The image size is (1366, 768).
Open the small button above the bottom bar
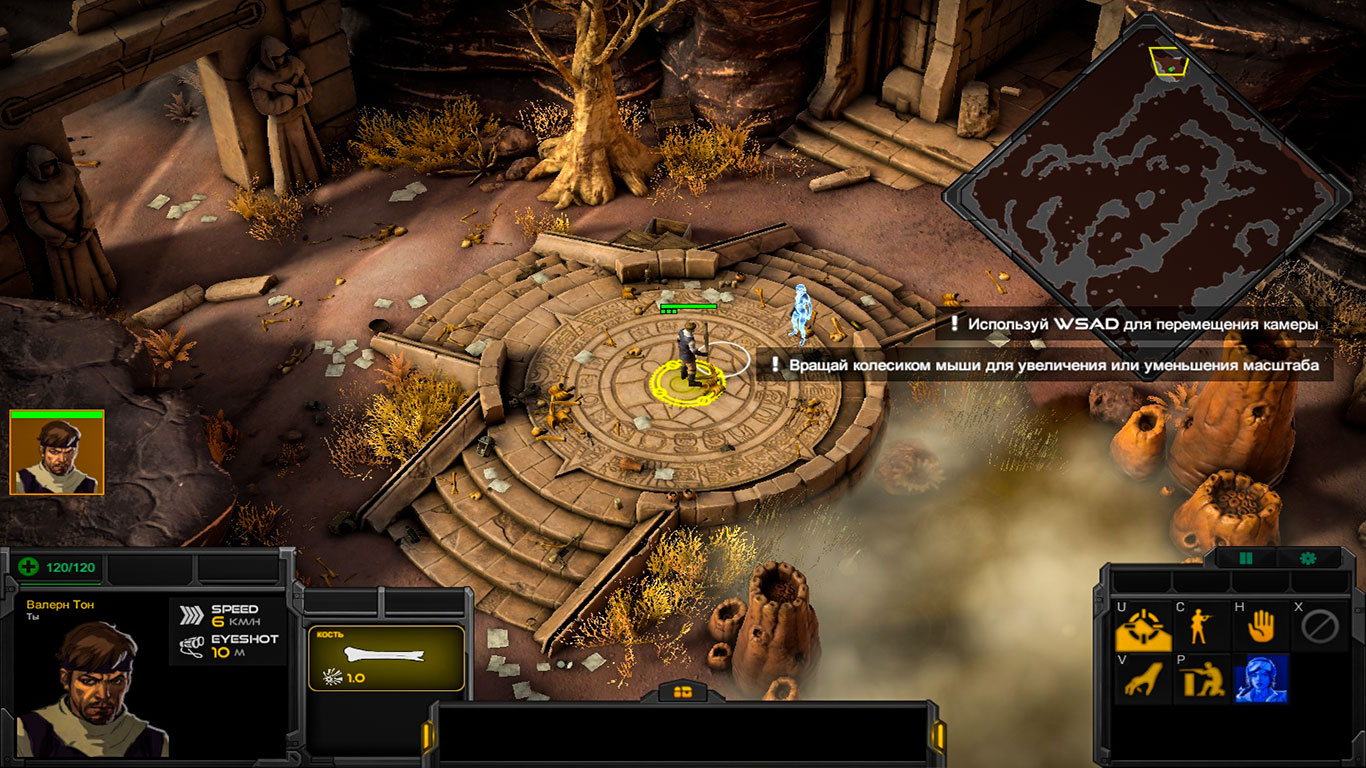pos(684,691)
